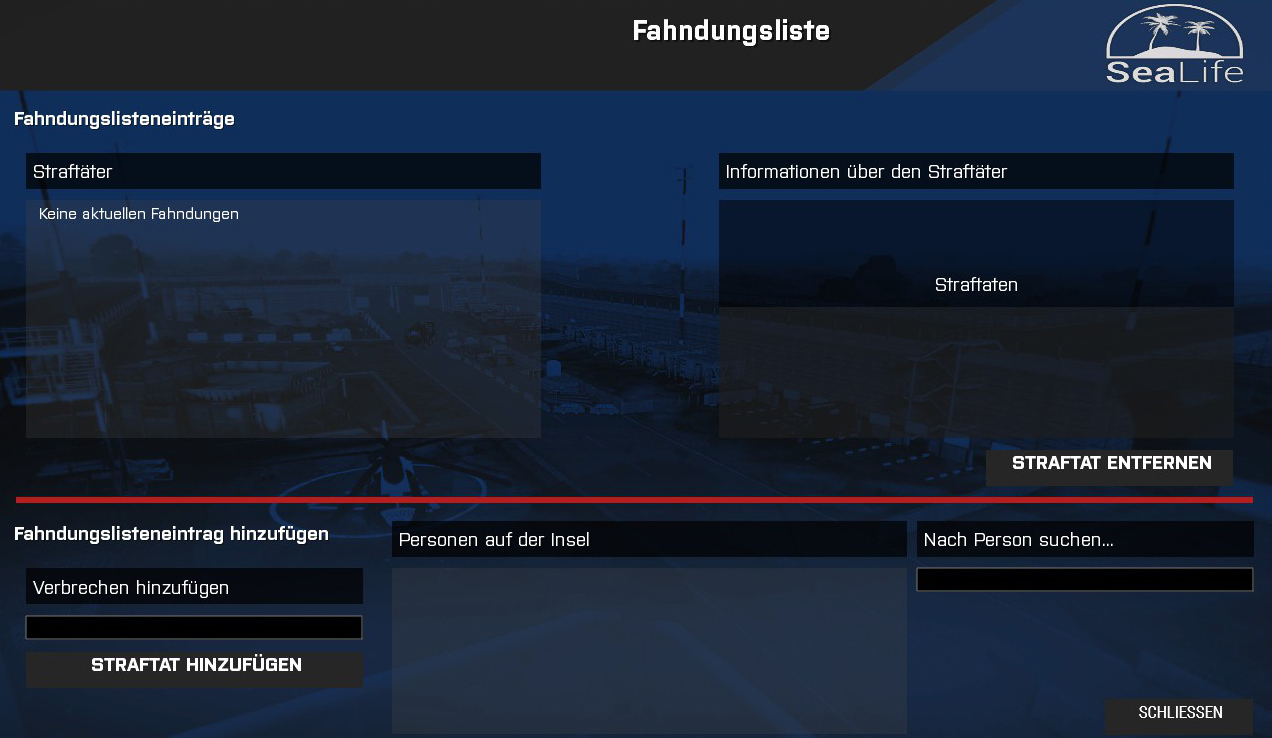Viewport: 1272px width, 738px height.
Task: Focus the Verbrechen hinzufügen input field
Action: click(x=194, y=628)
